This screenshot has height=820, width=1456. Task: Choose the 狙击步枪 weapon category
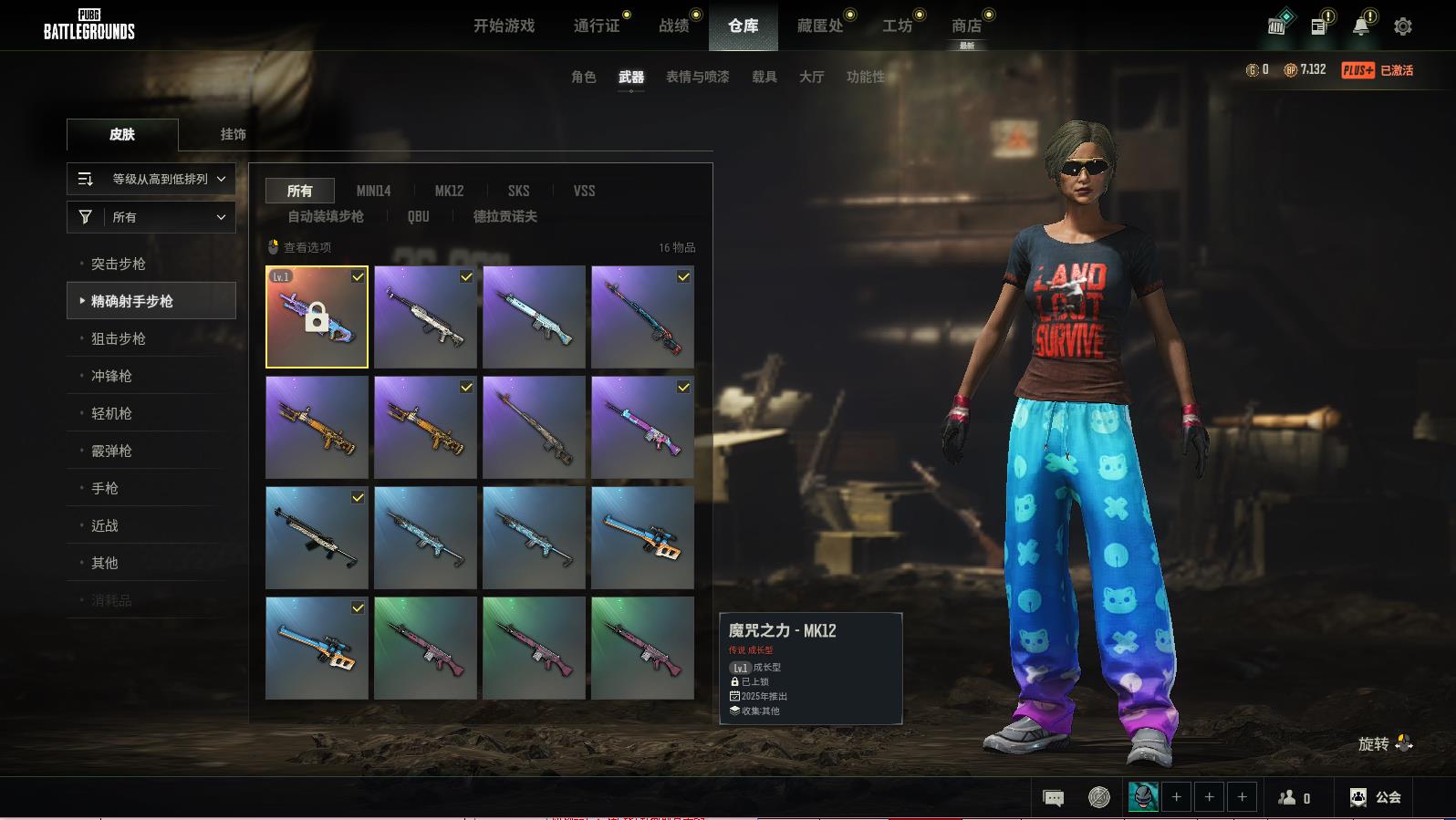(x=119, y=338)
